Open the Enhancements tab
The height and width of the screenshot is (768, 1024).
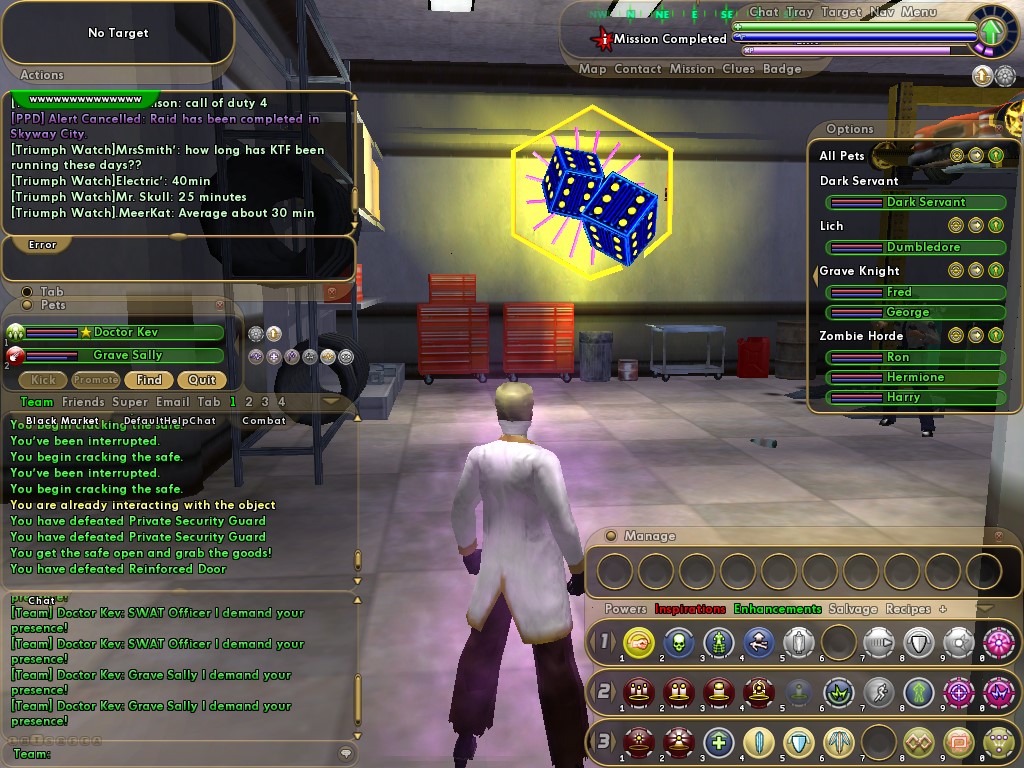[777, 609]
